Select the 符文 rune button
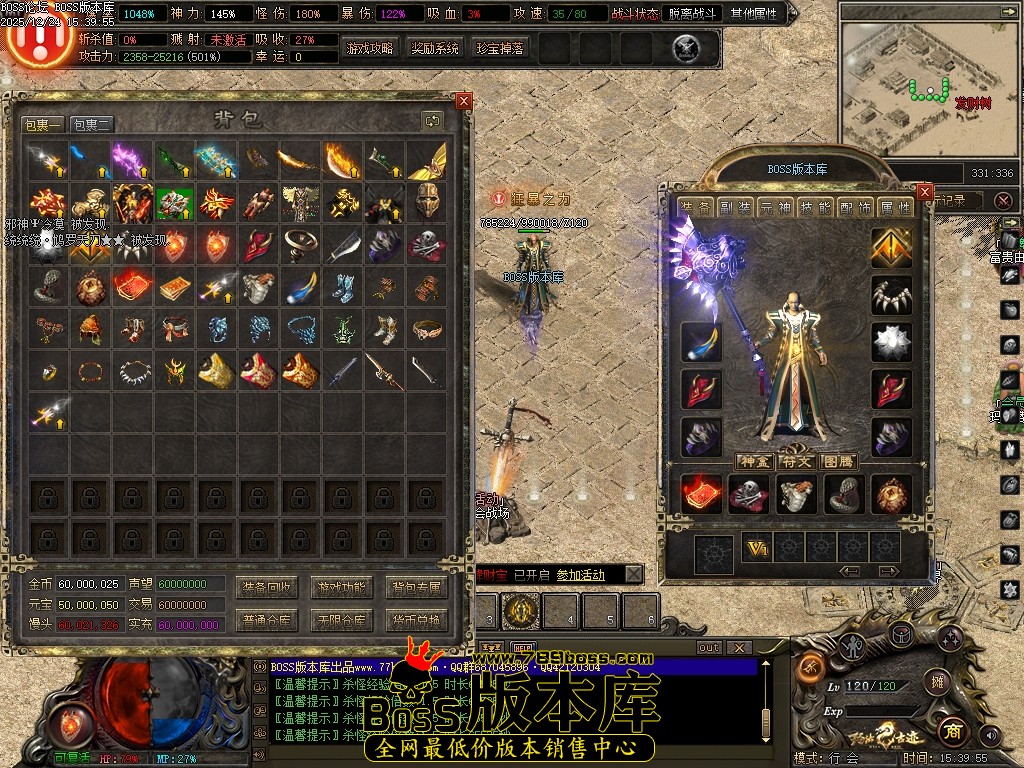 796,461
